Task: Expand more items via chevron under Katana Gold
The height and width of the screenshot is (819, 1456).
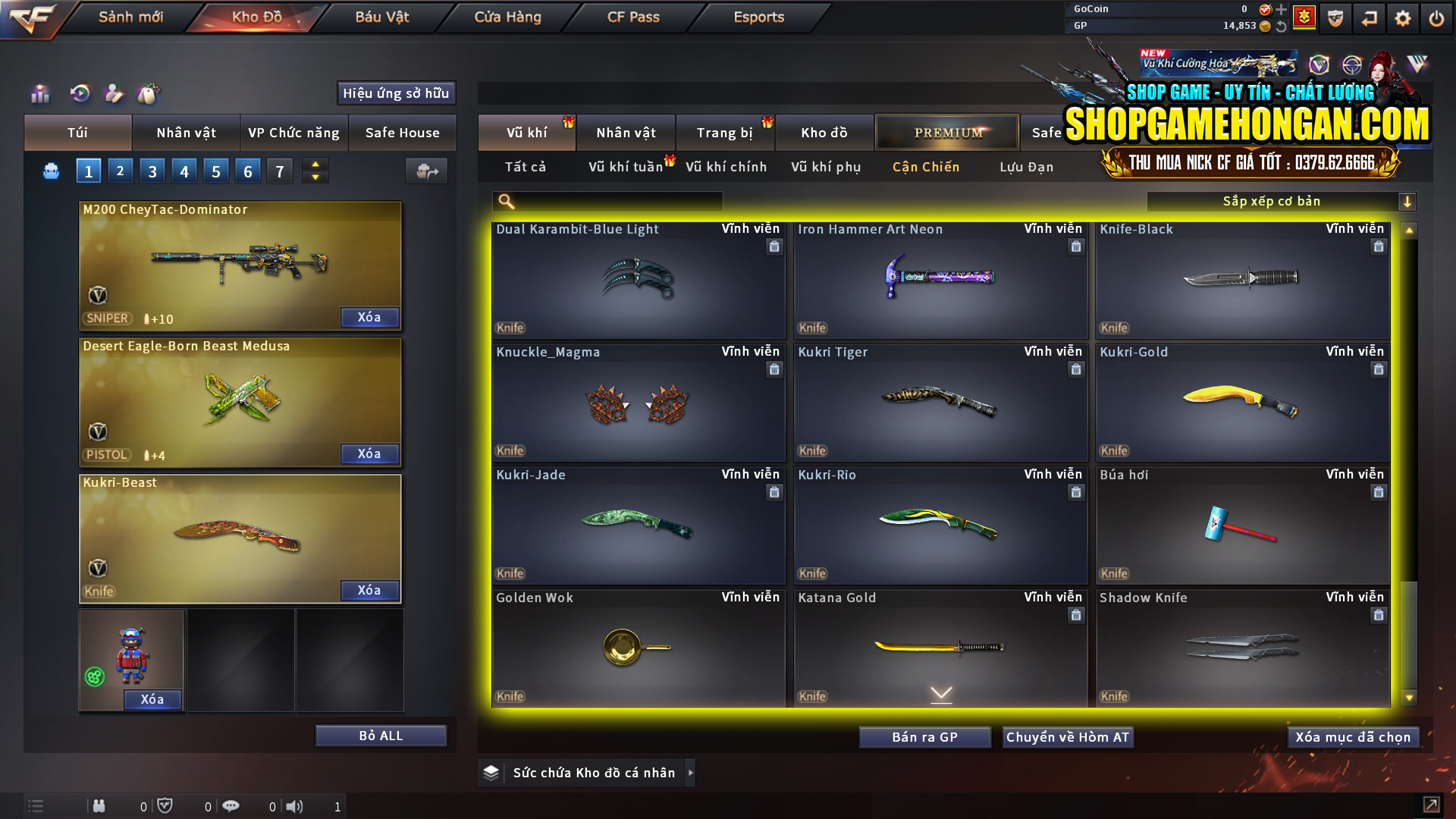Action: (x=940, y=693)
